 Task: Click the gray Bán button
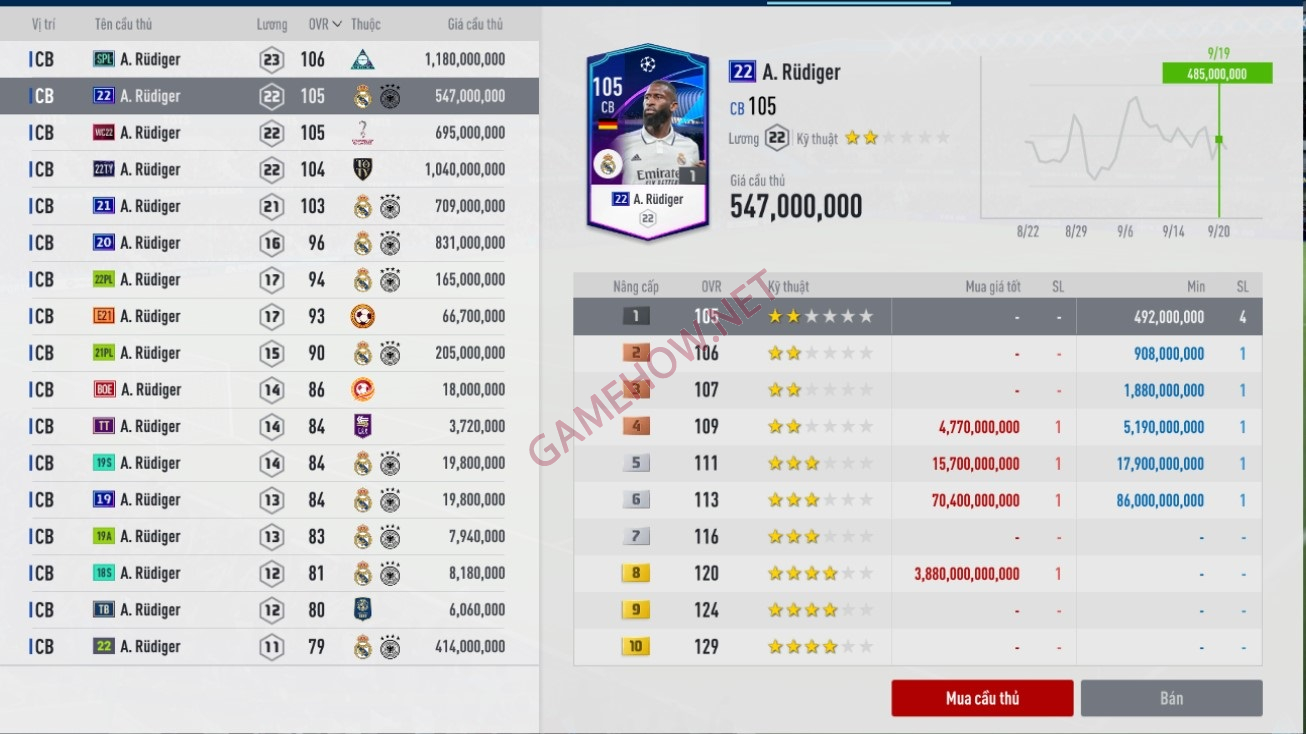point(1171,698)
